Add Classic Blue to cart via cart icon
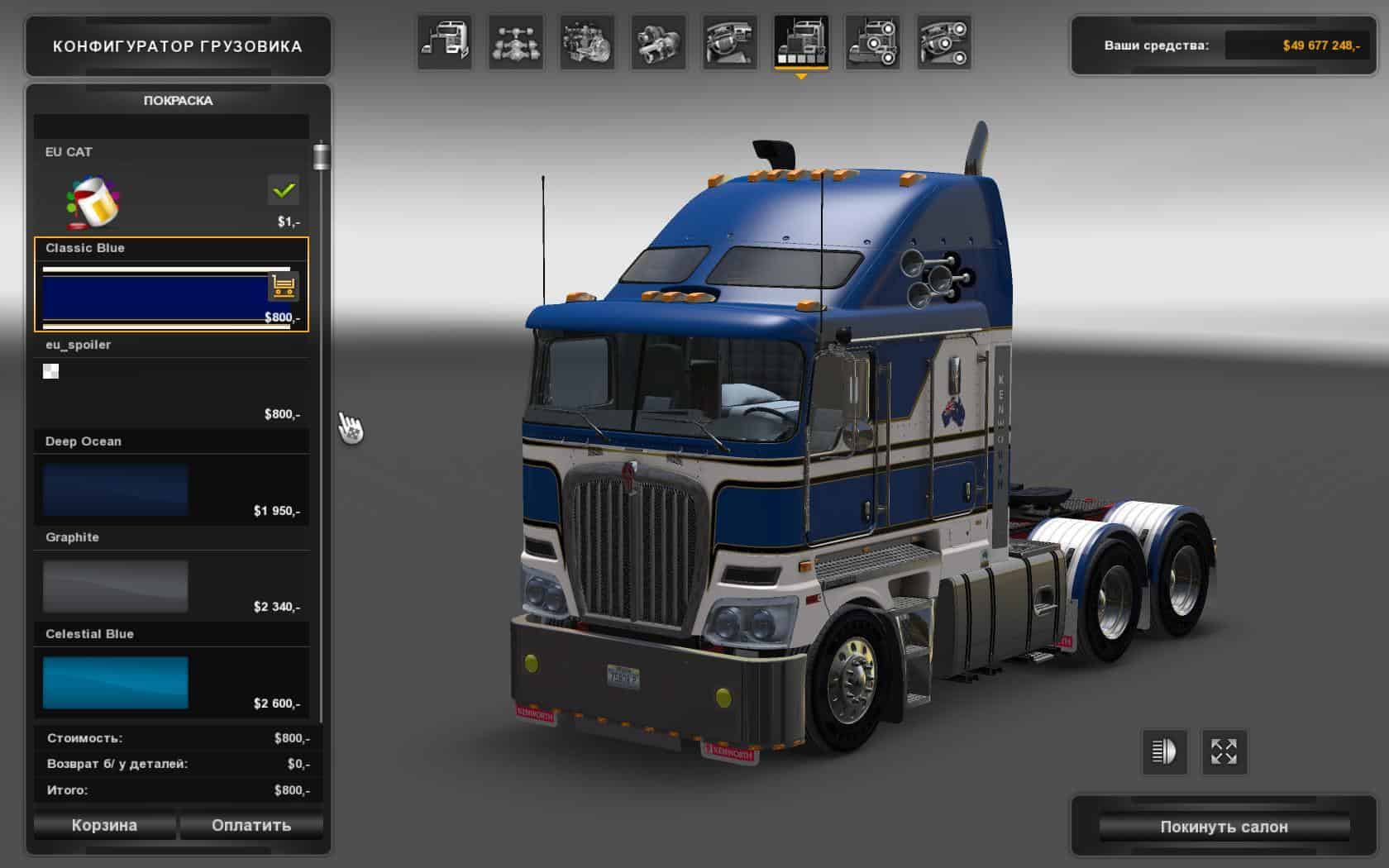The image size is (1389, 868). [284, 287]
